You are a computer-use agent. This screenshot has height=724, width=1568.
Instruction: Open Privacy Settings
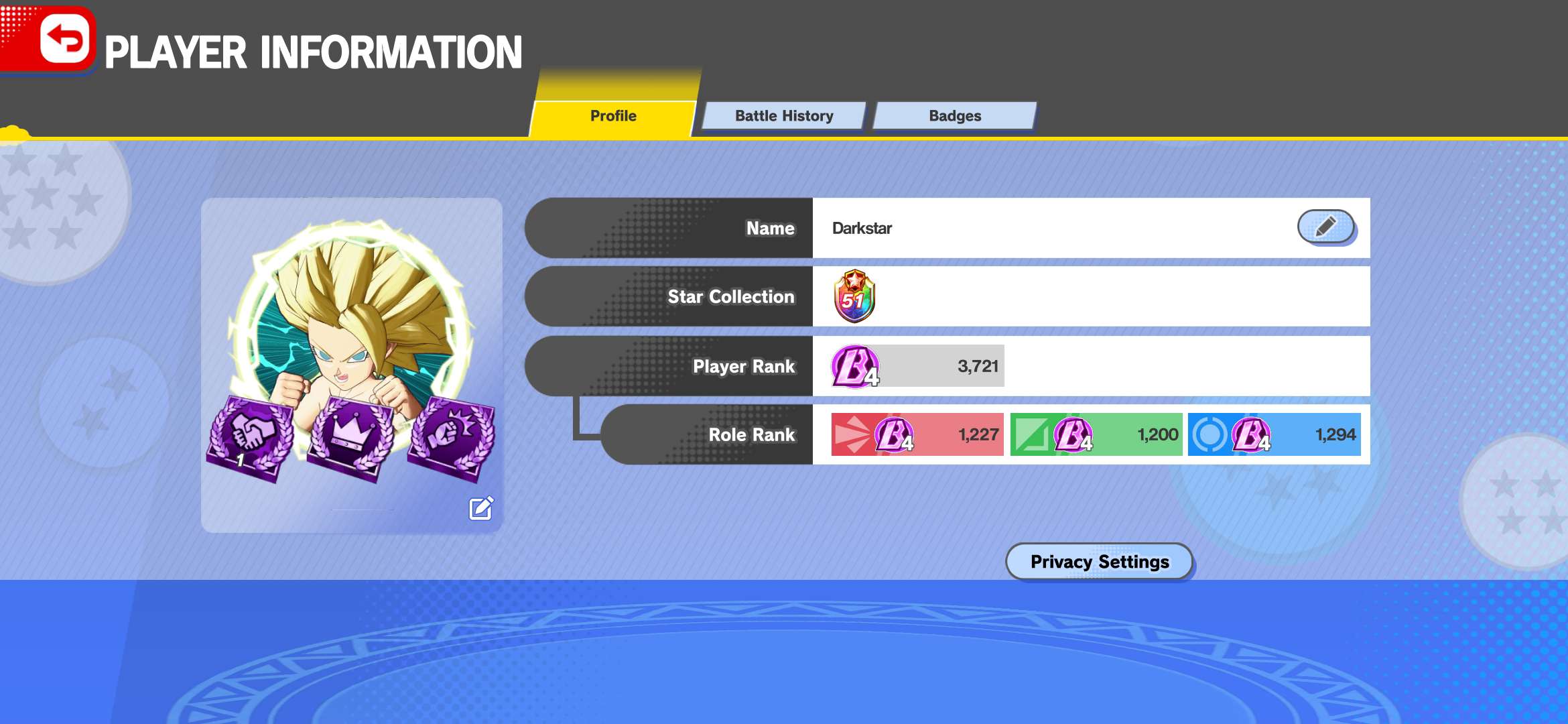click(x=1099, y=561)
